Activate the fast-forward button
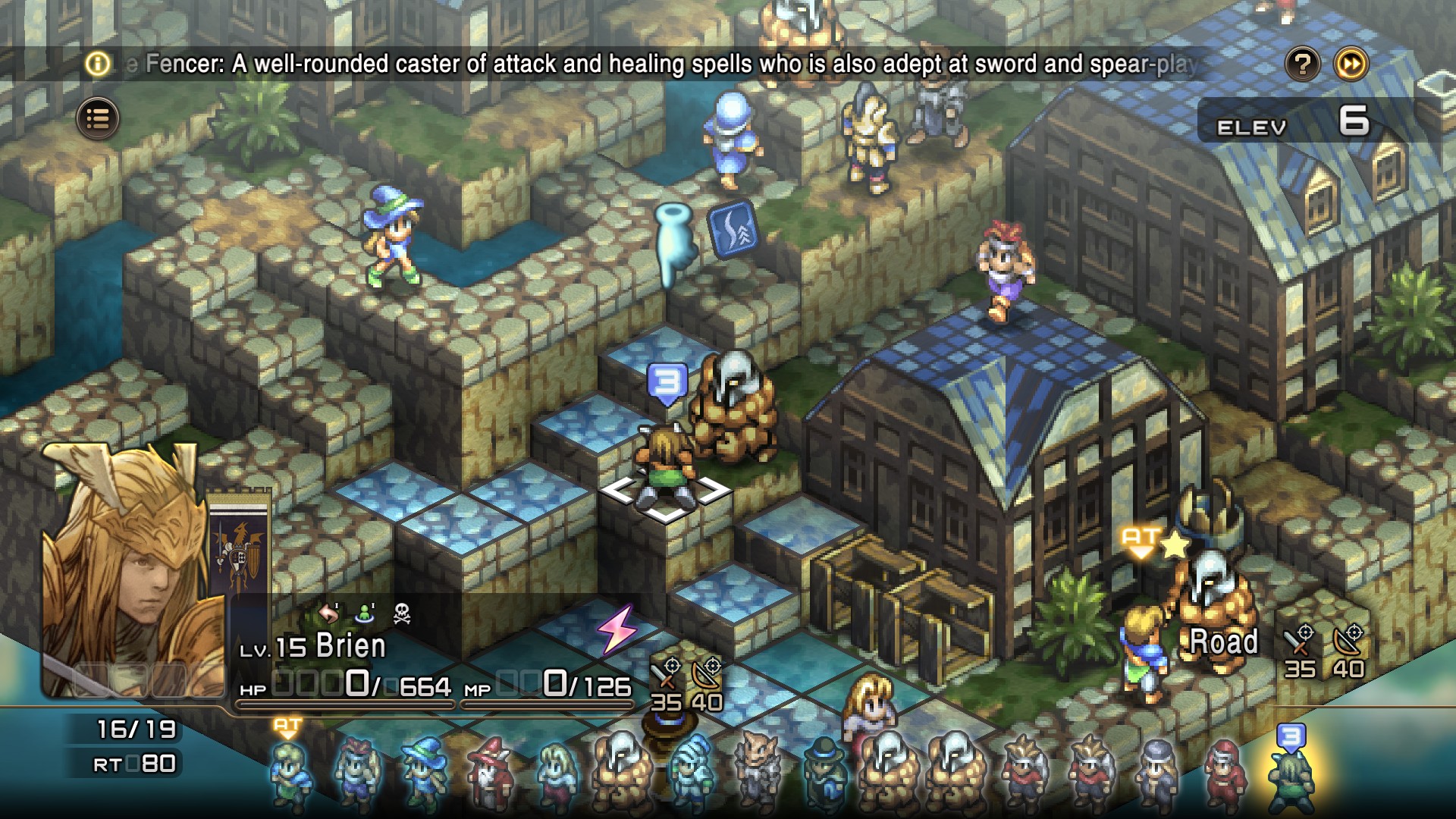Screen dimensions: 1456x819 tap(1351, 64)
